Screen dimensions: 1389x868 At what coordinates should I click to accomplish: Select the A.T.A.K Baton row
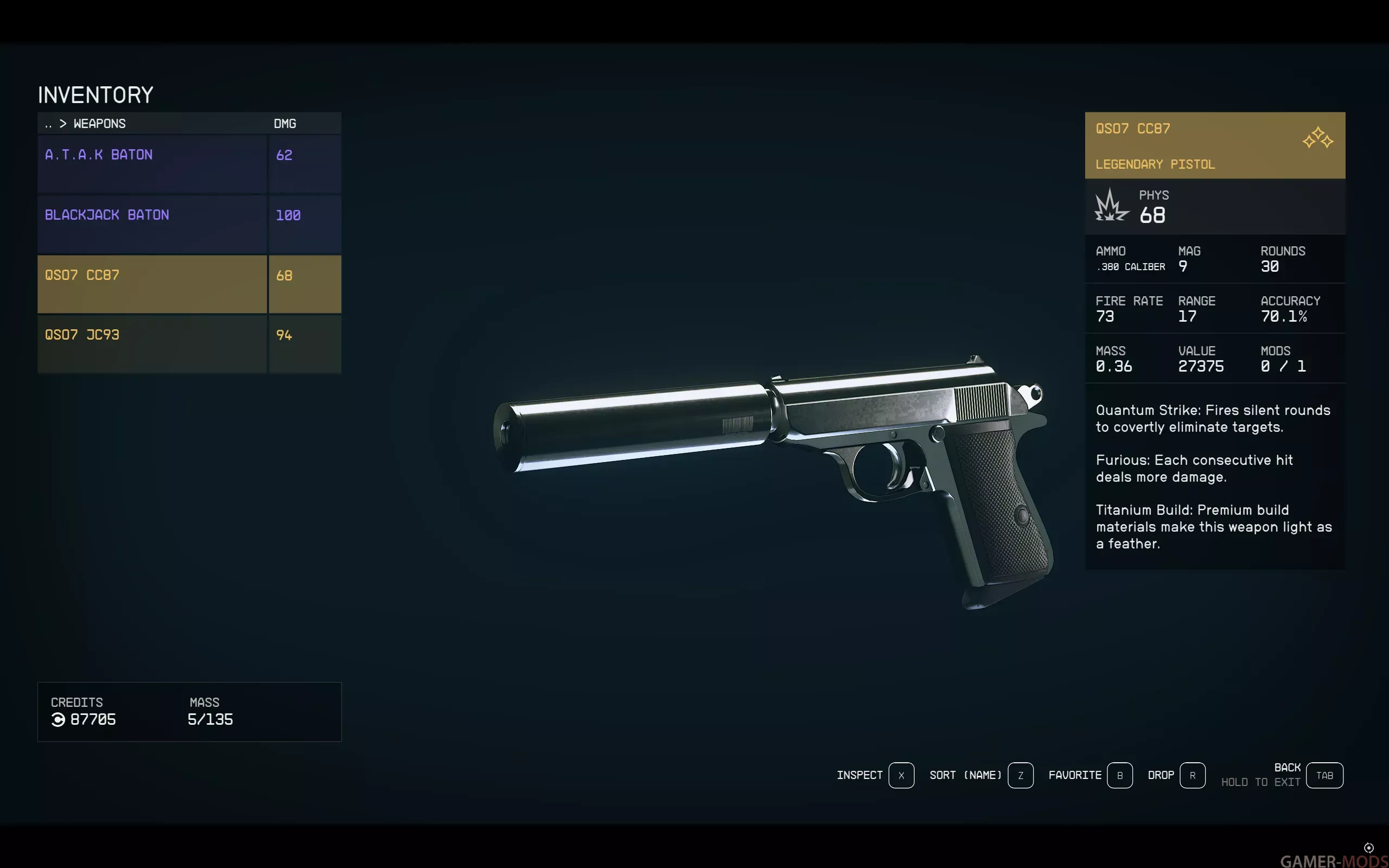pos(152,164)
